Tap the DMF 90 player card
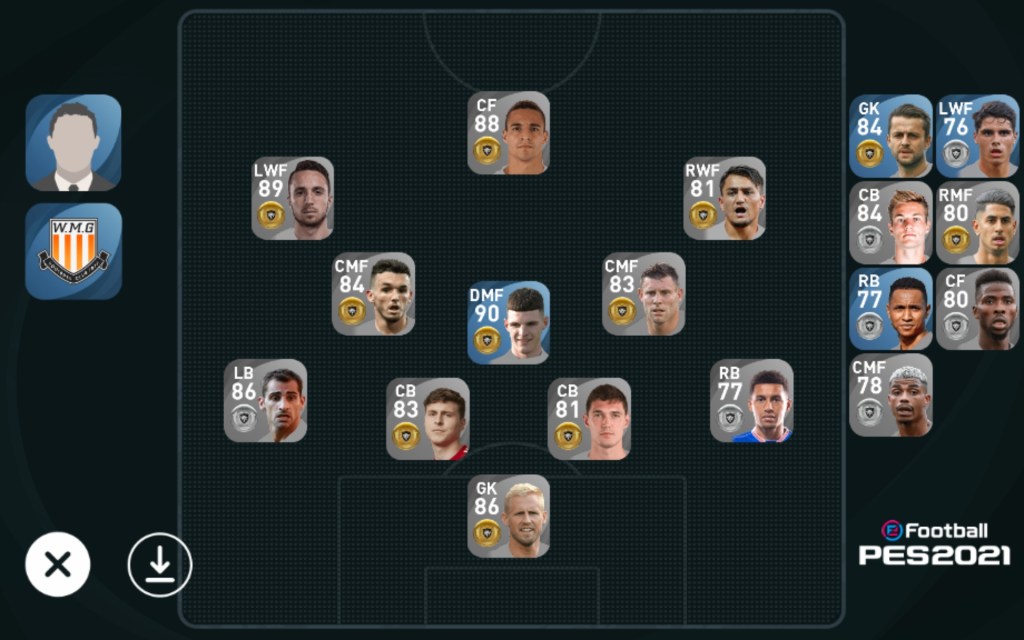The width and height of the screenshot is (1024, 640). [x=508, y=322]
